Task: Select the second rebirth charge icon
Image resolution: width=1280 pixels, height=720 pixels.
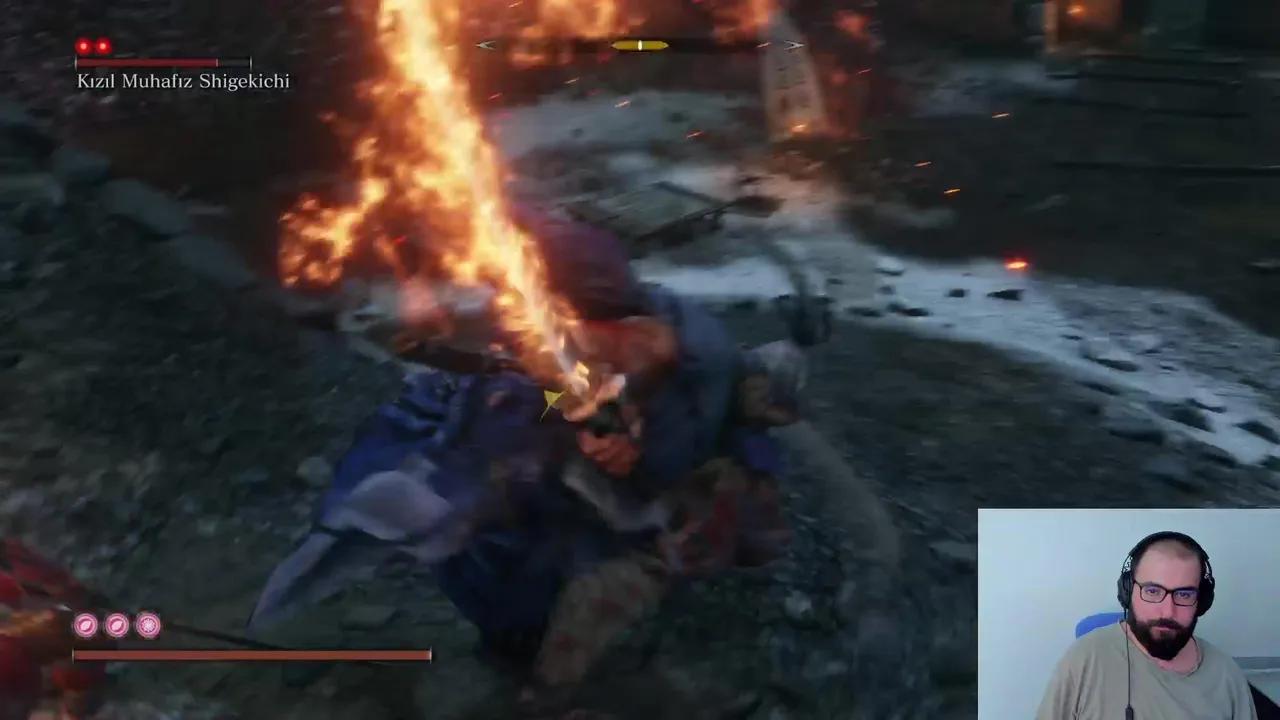Action: pyautogui.click(x=116, y=626)
